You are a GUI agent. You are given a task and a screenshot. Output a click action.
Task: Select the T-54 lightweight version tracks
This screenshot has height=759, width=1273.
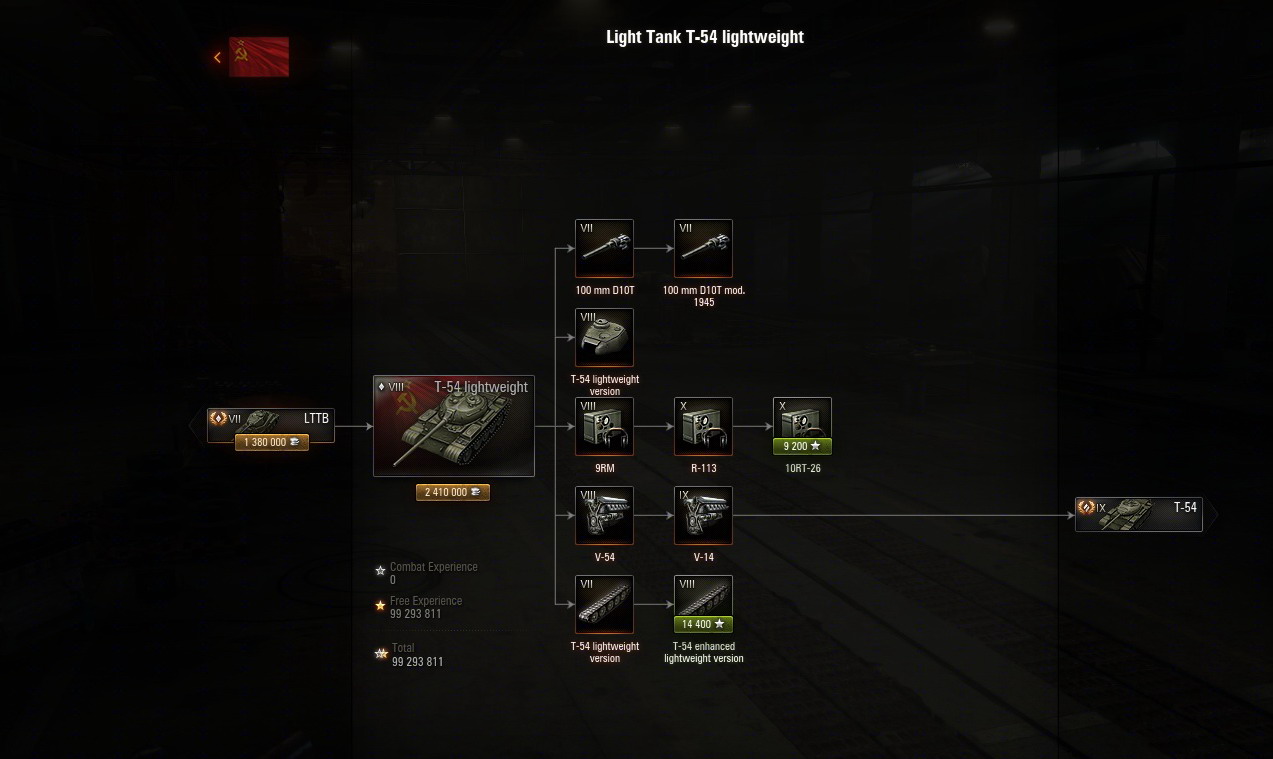point(604,604)
